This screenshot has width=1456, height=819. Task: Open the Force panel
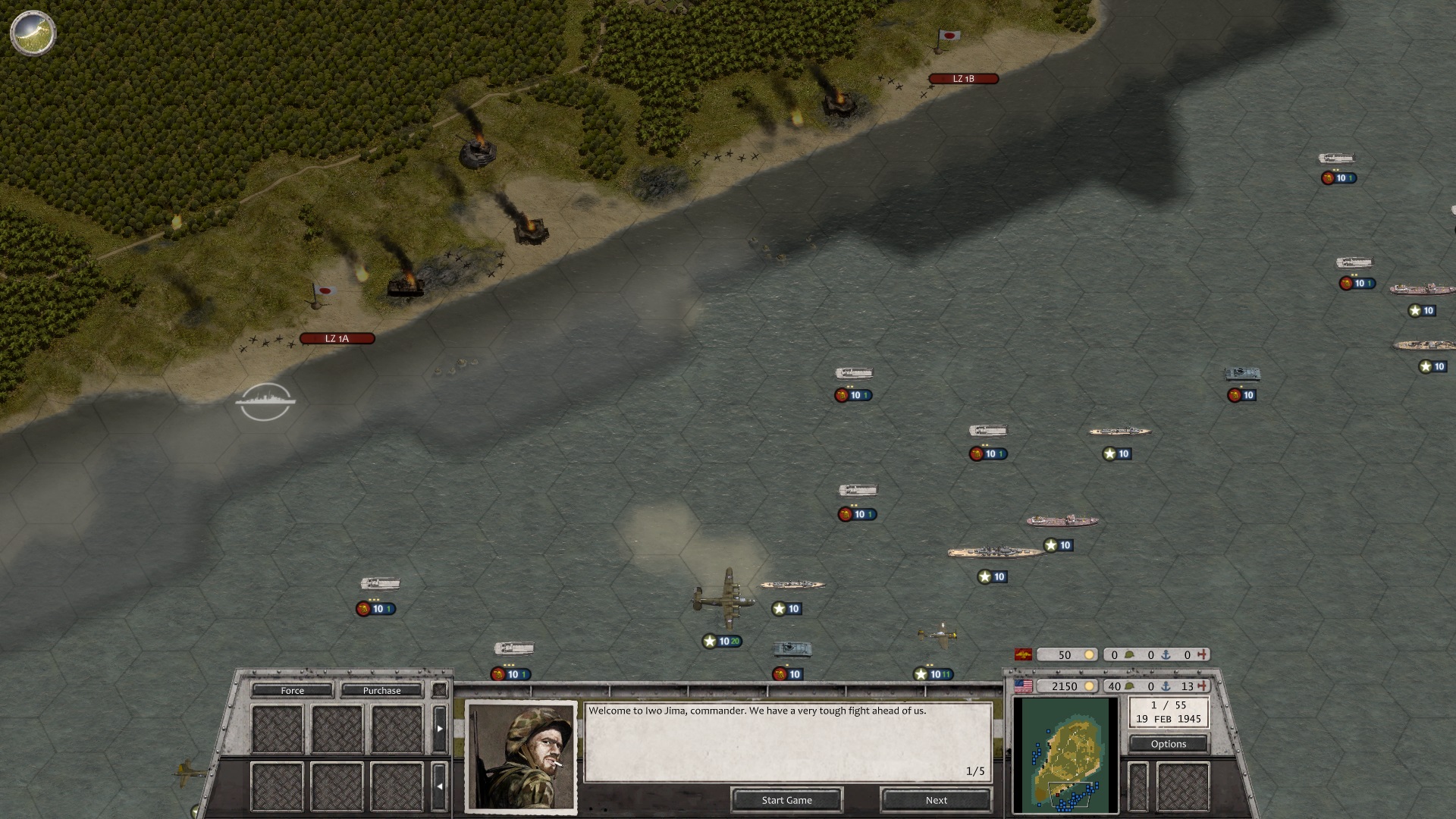coord(292,690)
